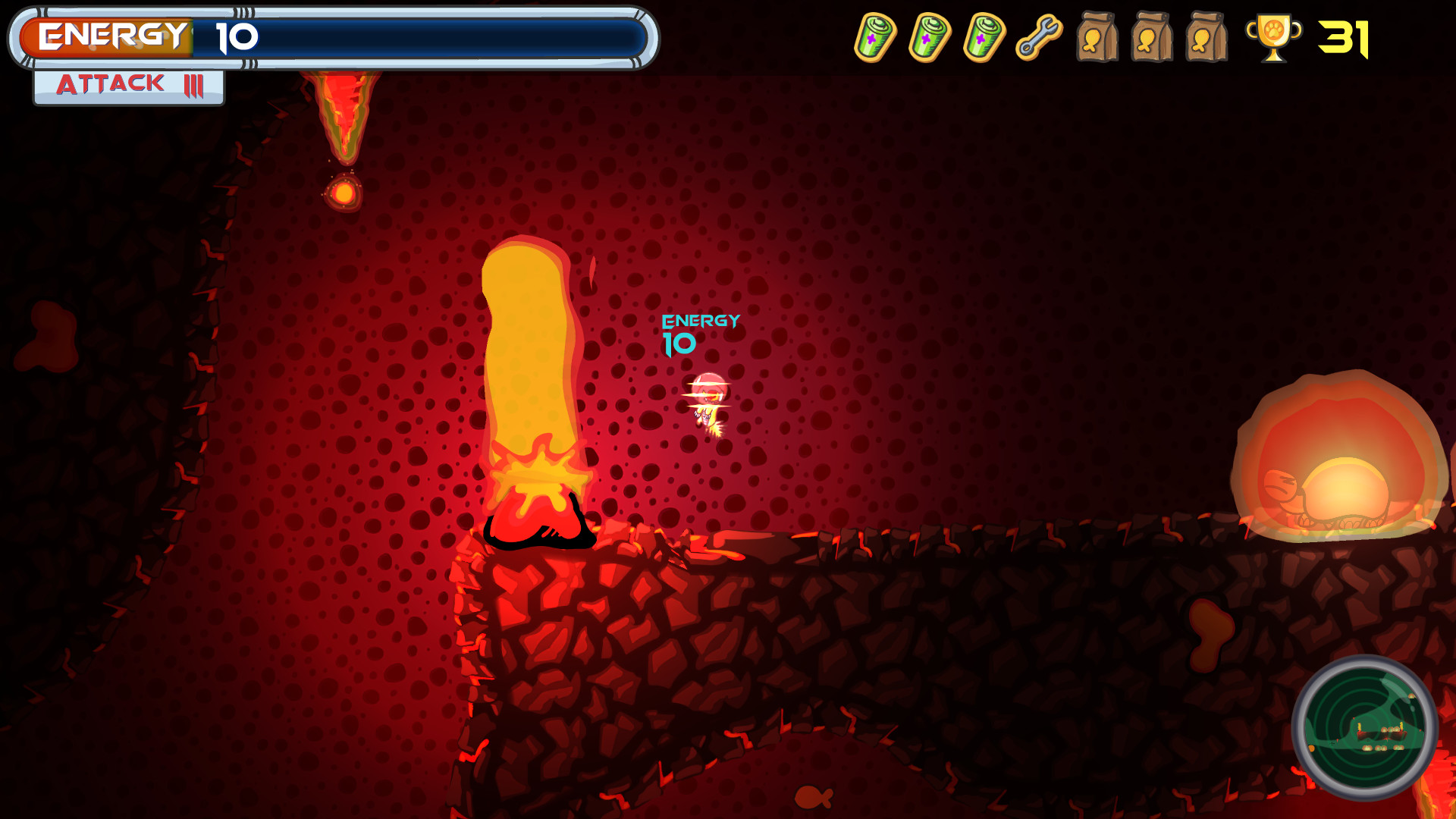The width and height of the screenshot is (1456, 819).
Task: Click the lava geyser erupting from the rocks
Action: pos(531,364)
